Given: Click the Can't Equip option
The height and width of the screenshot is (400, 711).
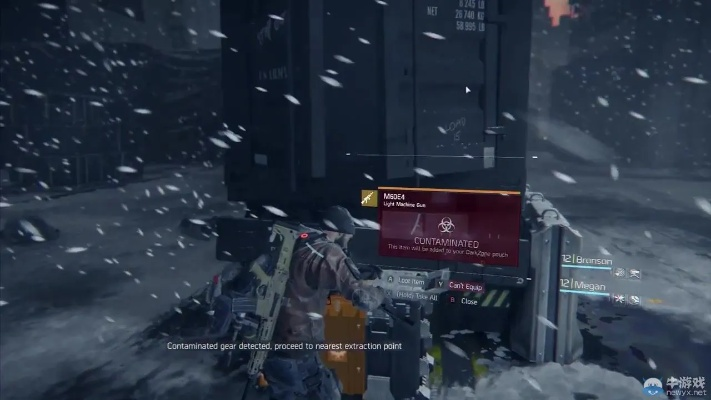Looking at the screenshot, I should 465,286.
